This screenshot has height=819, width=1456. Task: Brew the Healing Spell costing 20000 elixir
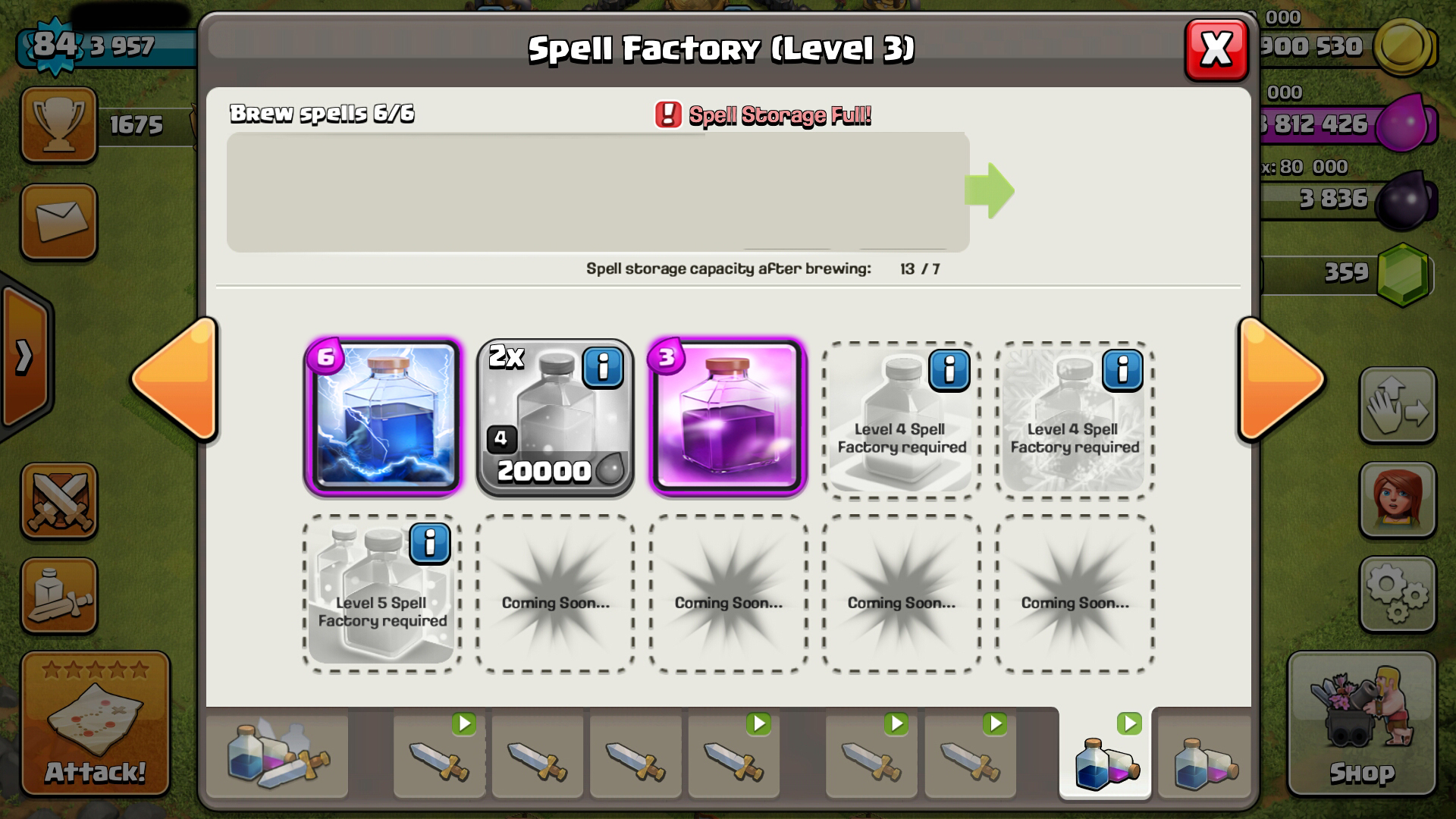point(554,419)
